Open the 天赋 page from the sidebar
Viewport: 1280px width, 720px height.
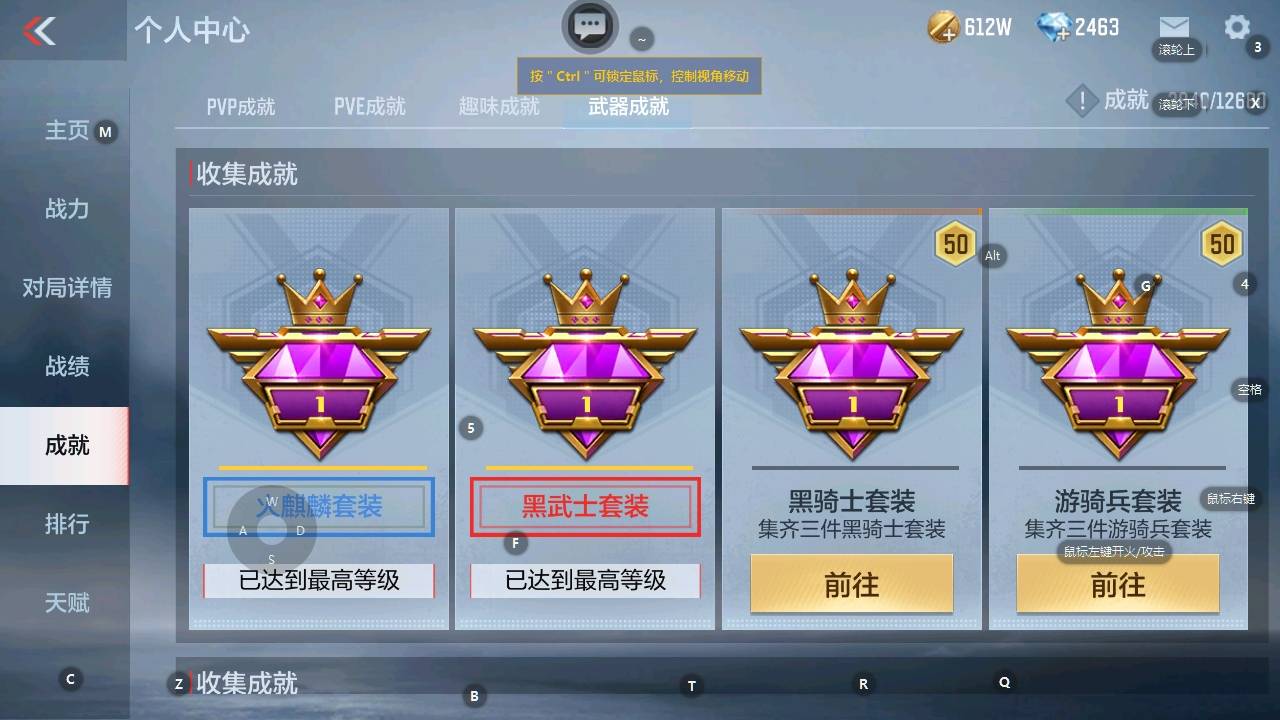pyautogui.click(x=65, y=603)
